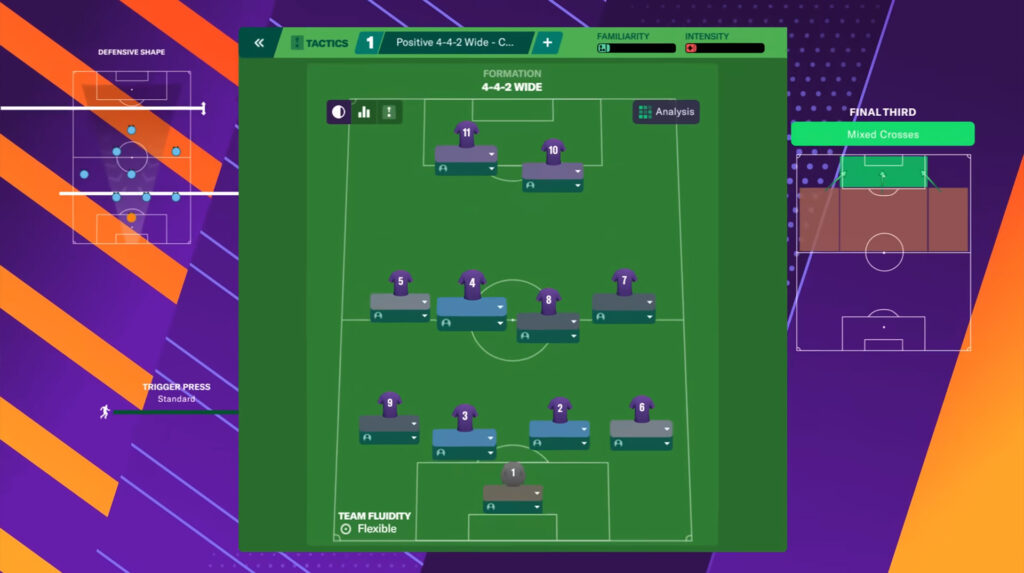Image resolution: width=1024 pixels, height=573 pixels.
Task: Open the number 2 player's role dropdown
Action: pyautogui.click(x=582, y=443)
